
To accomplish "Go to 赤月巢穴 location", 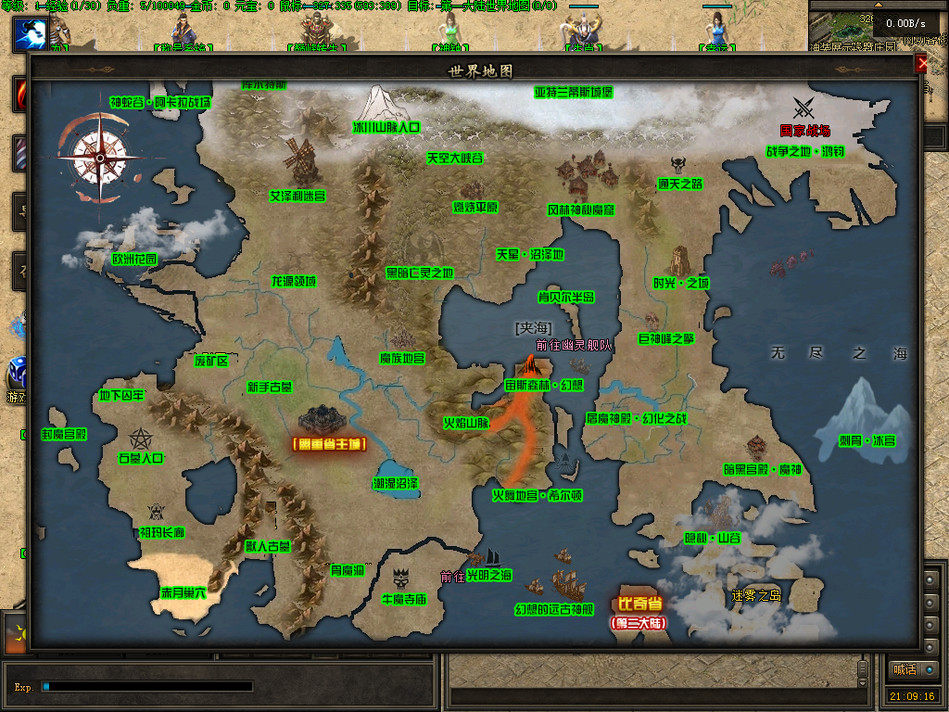I will point(182,592).
